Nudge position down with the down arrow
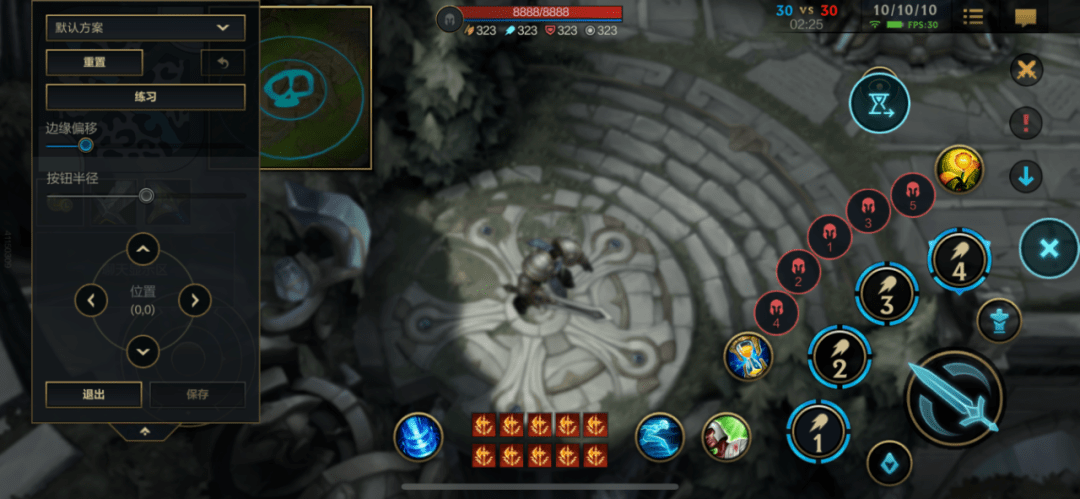Screen dimensions: 1080x499 (x=143, y=351)
